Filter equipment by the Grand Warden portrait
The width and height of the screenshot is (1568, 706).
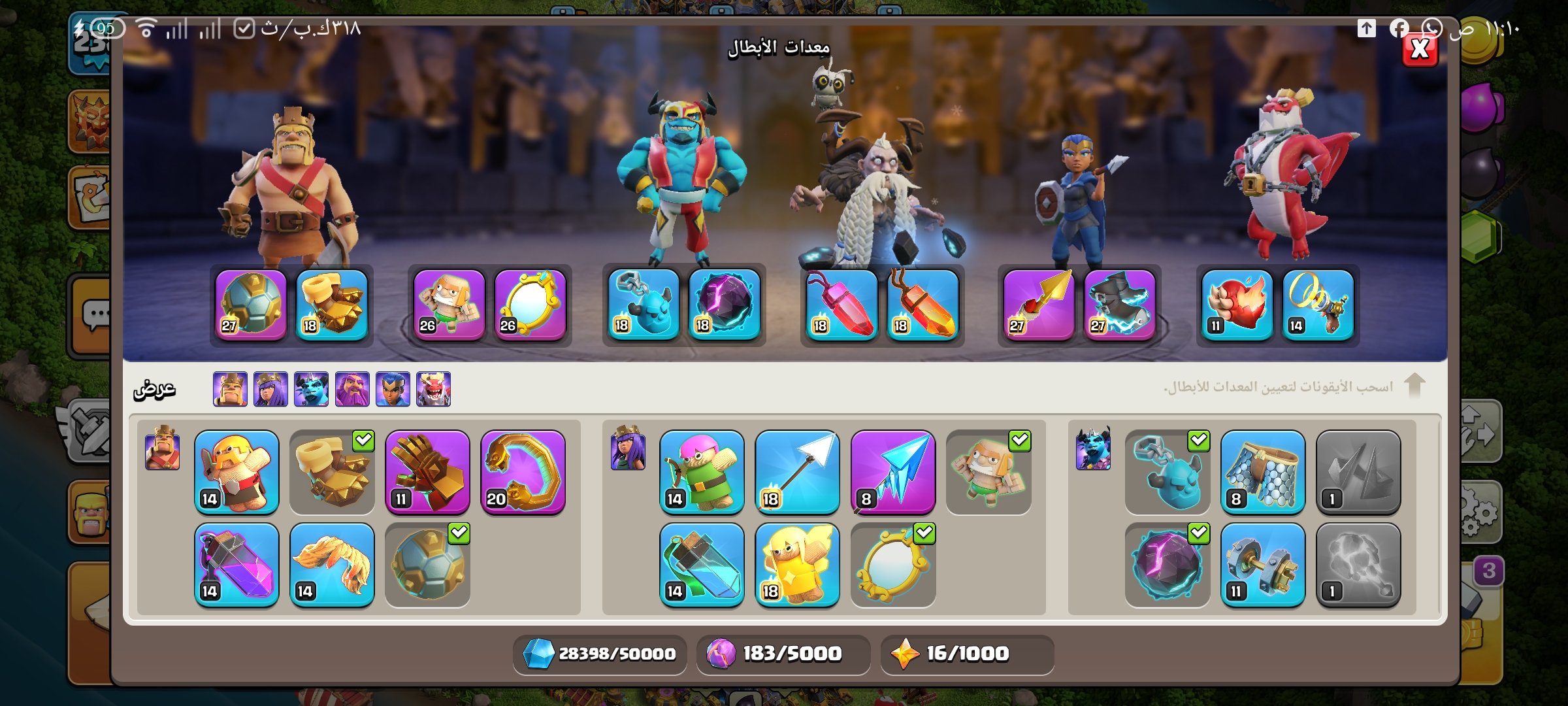click(x=352, y=389)
